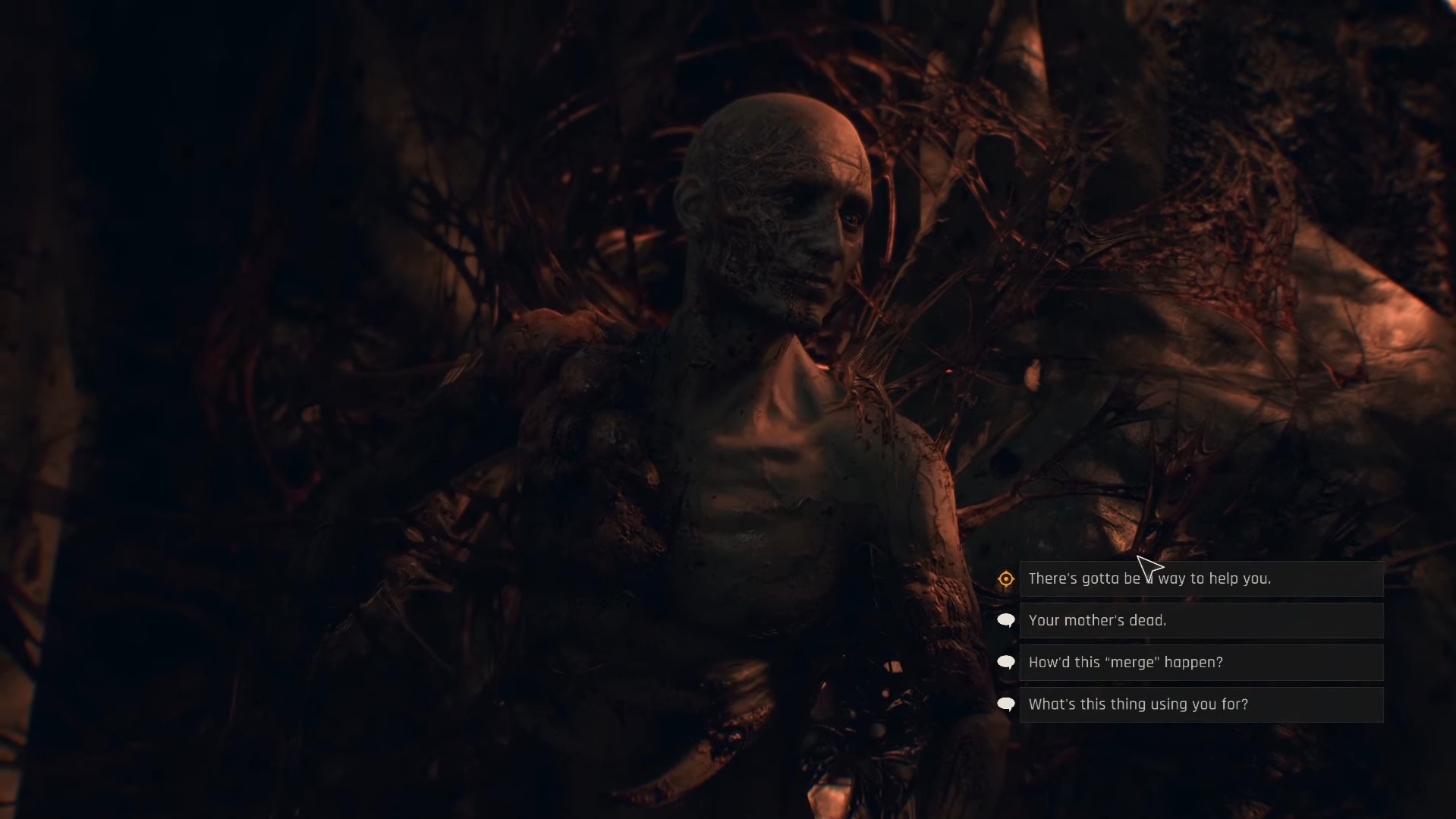Pick "What's this thing using you for?"
The image size is (1456, 819).
[1200, 704]
